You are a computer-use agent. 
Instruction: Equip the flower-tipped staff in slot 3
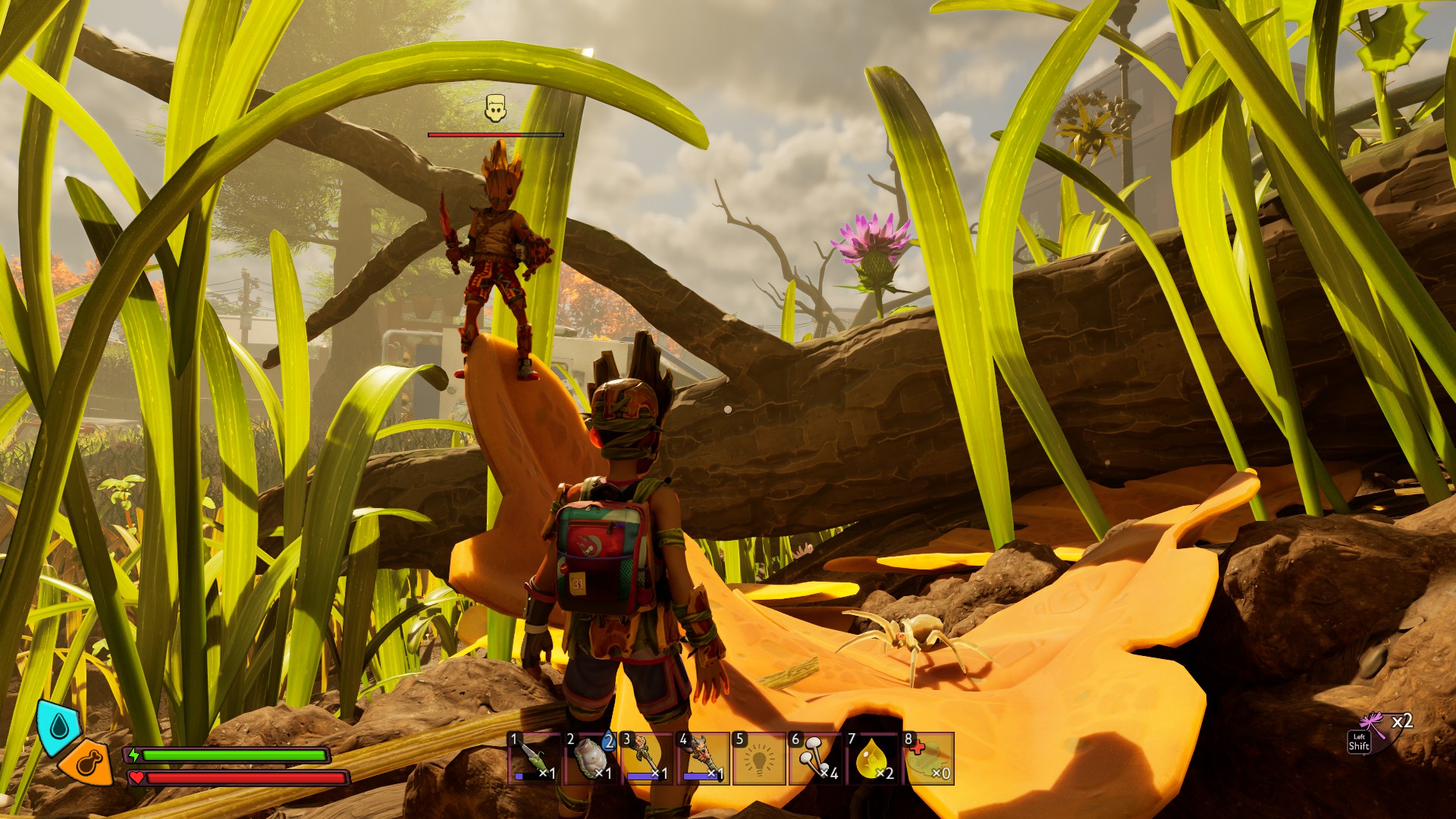[x=648, y=758]
